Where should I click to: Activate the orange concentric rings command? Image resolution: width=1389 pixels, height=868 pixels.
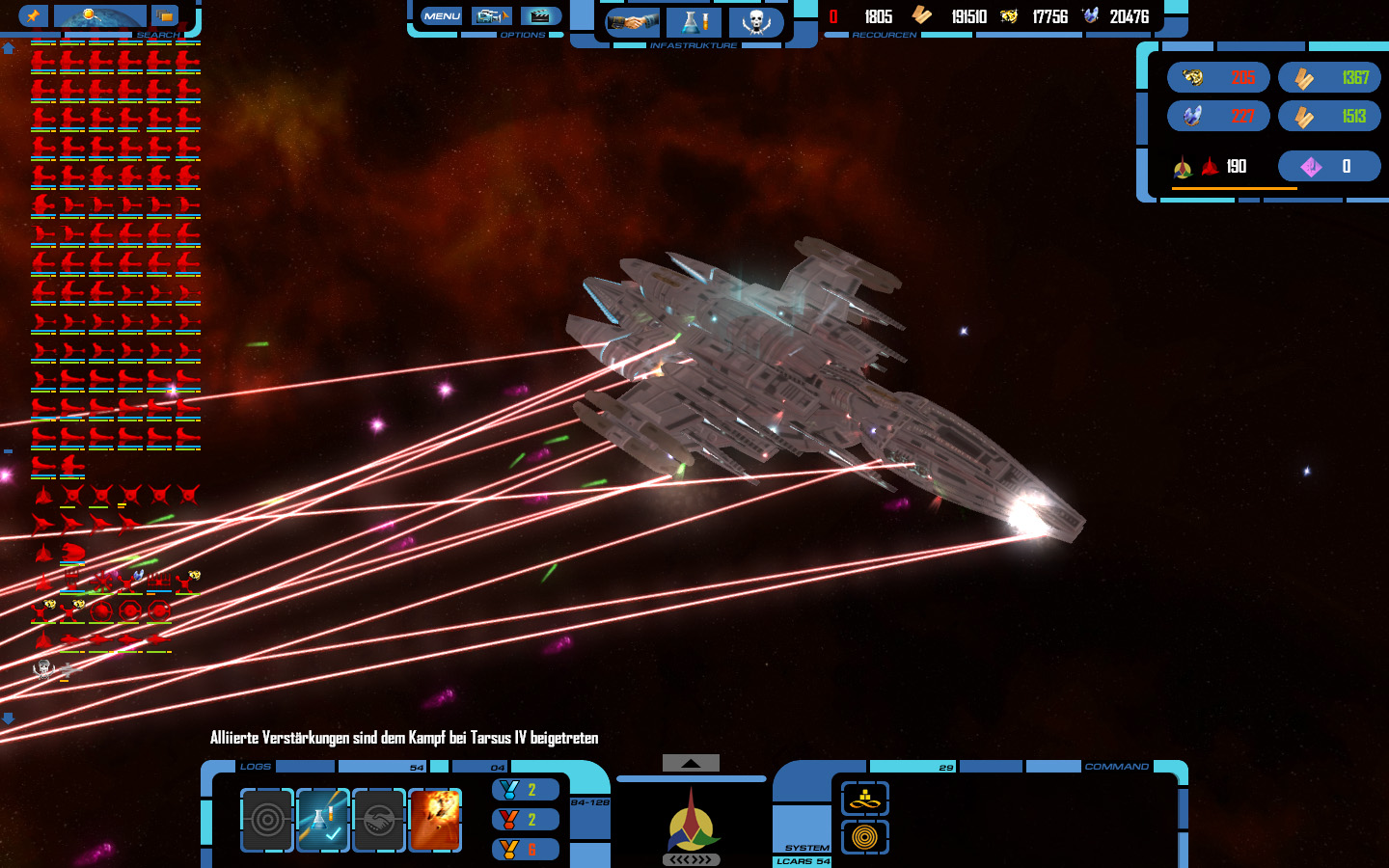[x=865, y=837]
